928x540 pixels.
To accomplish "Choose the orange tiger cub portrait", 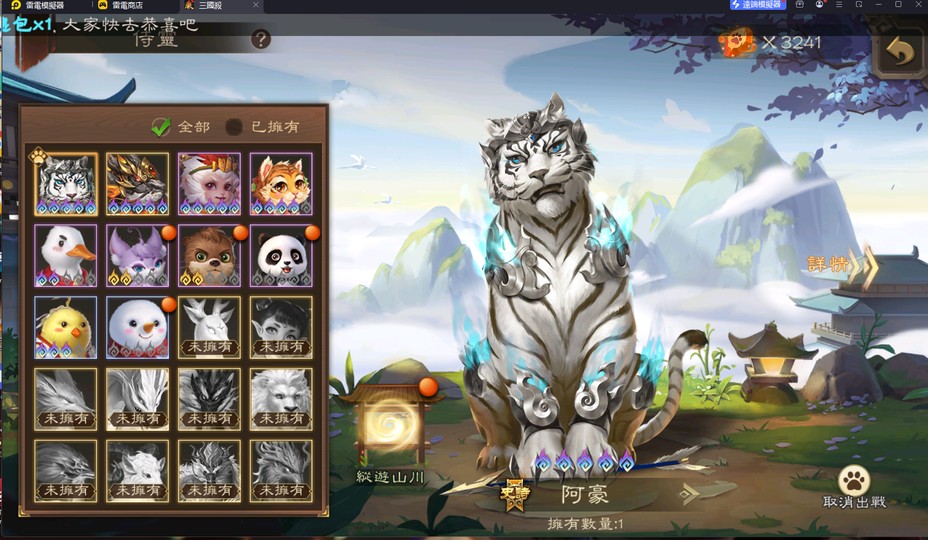I will click(x=281, y=184).
